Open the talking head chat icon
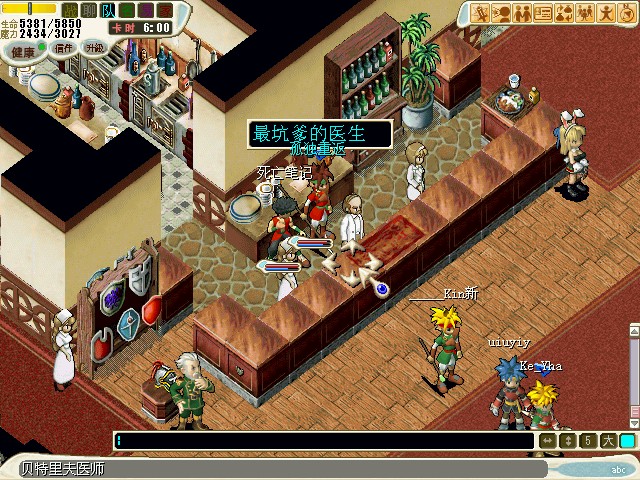The width and height of the screenshot is (640, 480). tap(502, 13)
